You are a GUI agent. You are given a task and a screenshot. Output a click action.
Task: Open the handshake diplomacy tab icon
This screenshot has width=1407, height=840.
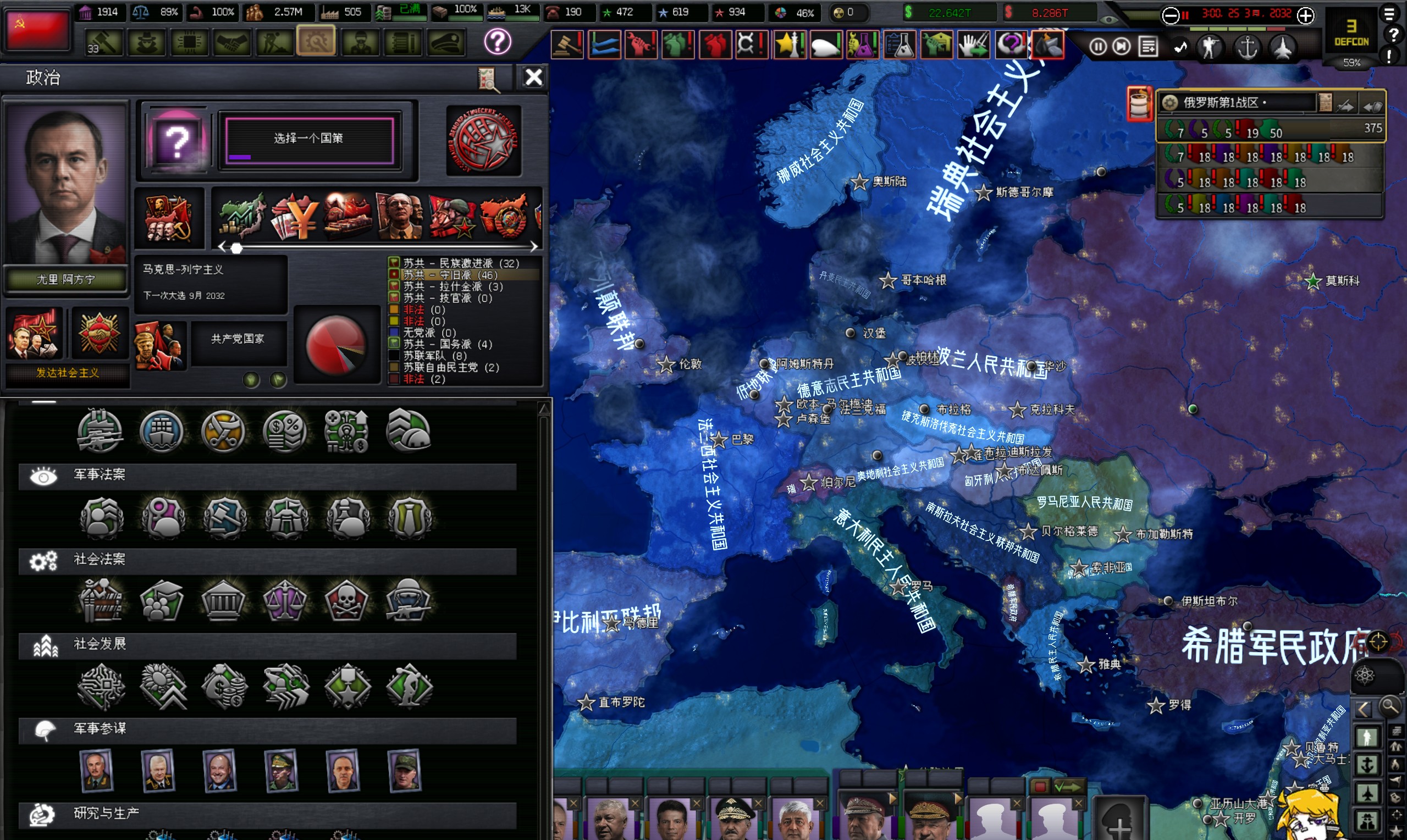[232, 42]
